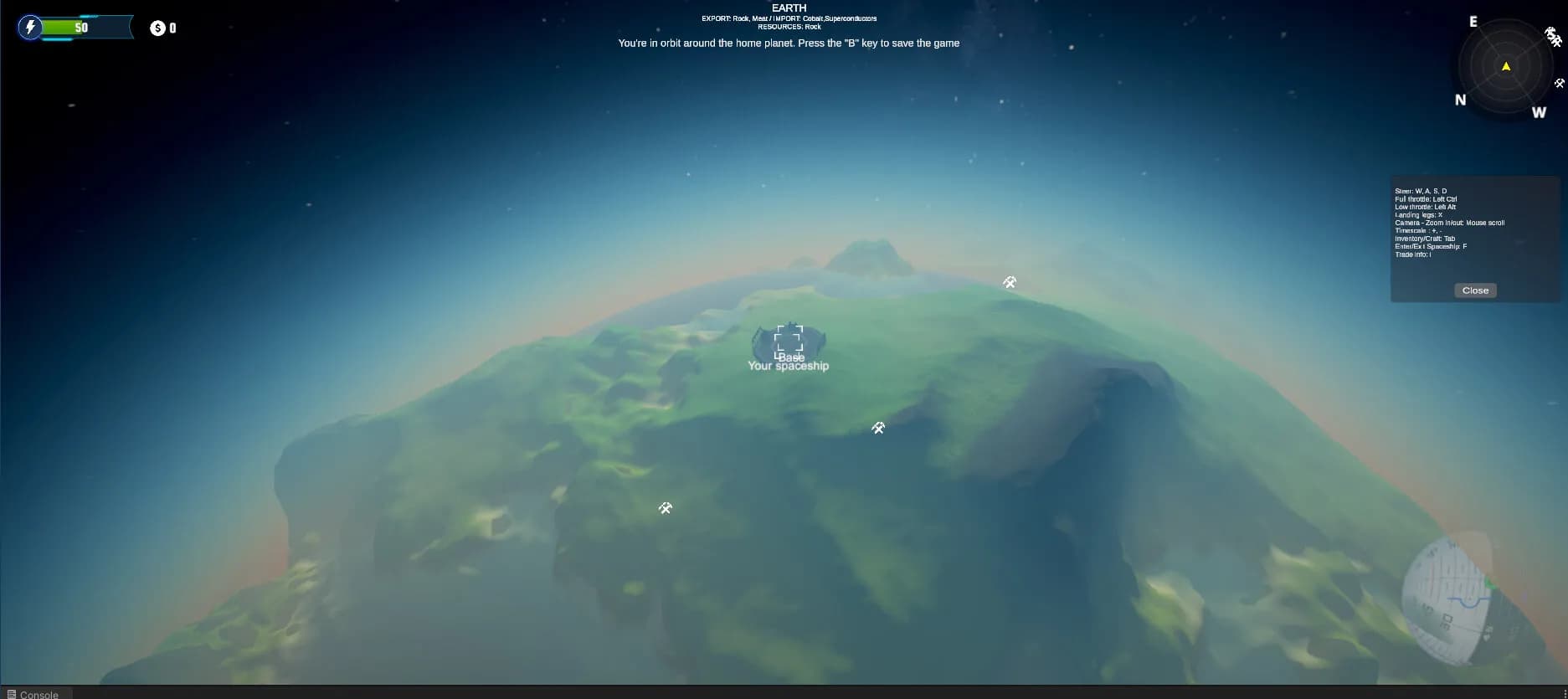Click the N direction label on the compass

pyautogui.click(x=1461, y=100)
